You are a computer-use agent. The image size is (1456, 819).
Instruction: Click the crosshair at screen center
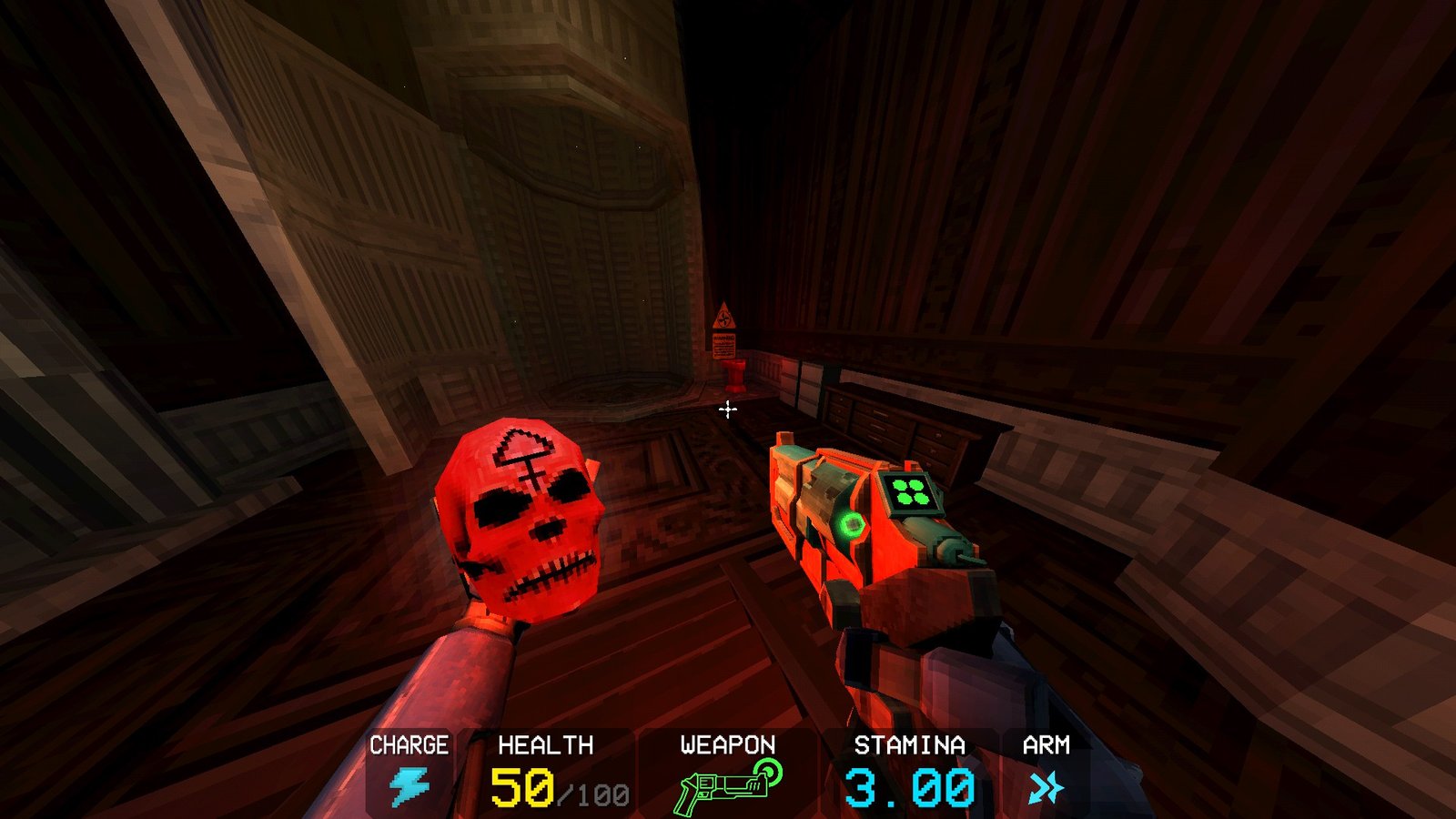pos(727,410)
